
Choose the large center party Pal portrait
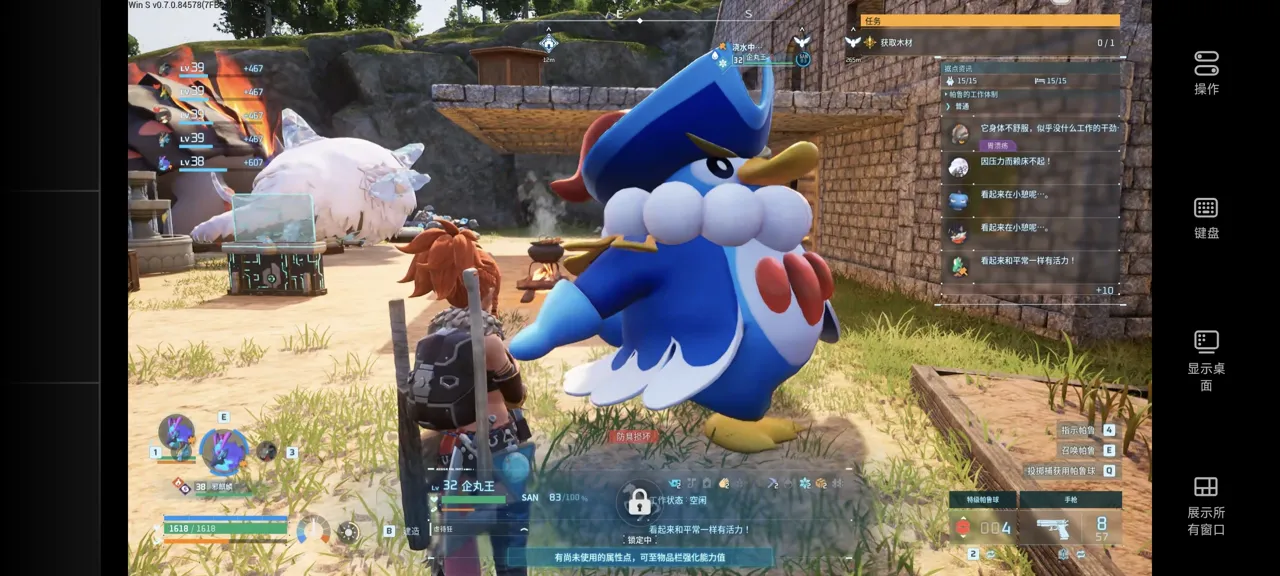[223, 450]
